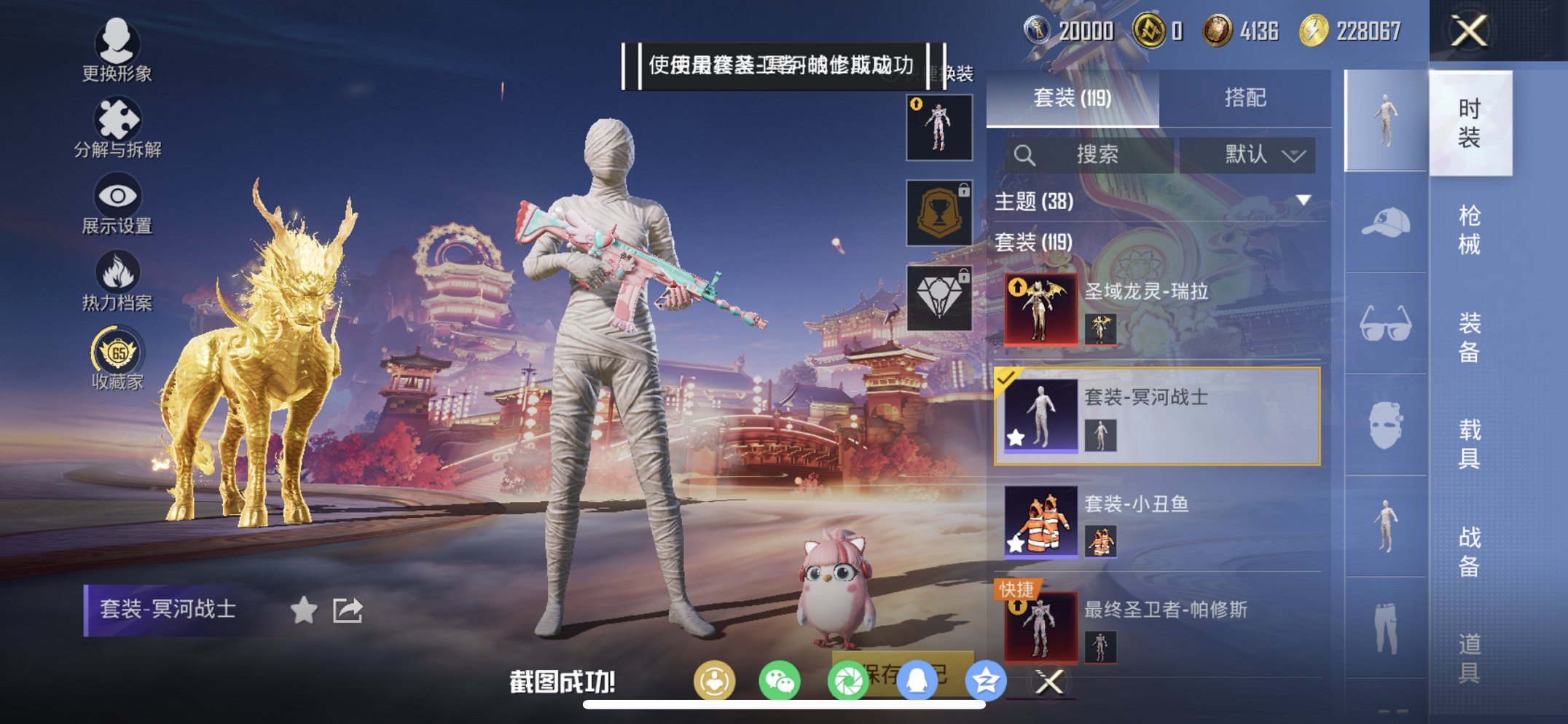
Task: Toggle the favorite star next to 套装-冥河战士
Action: (x=305, y=610)
